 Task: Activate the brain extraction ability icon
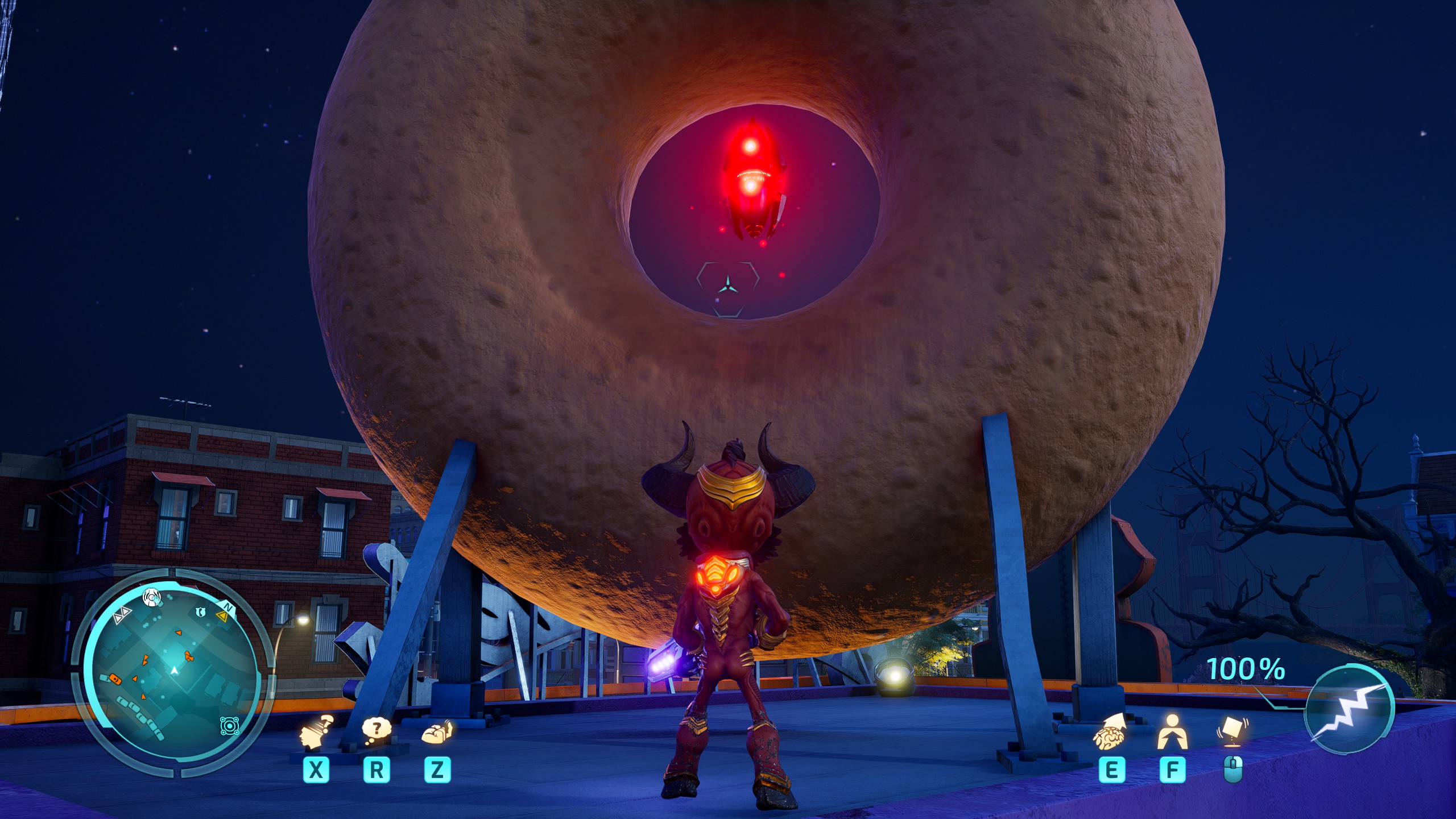tap(1110, 733)
